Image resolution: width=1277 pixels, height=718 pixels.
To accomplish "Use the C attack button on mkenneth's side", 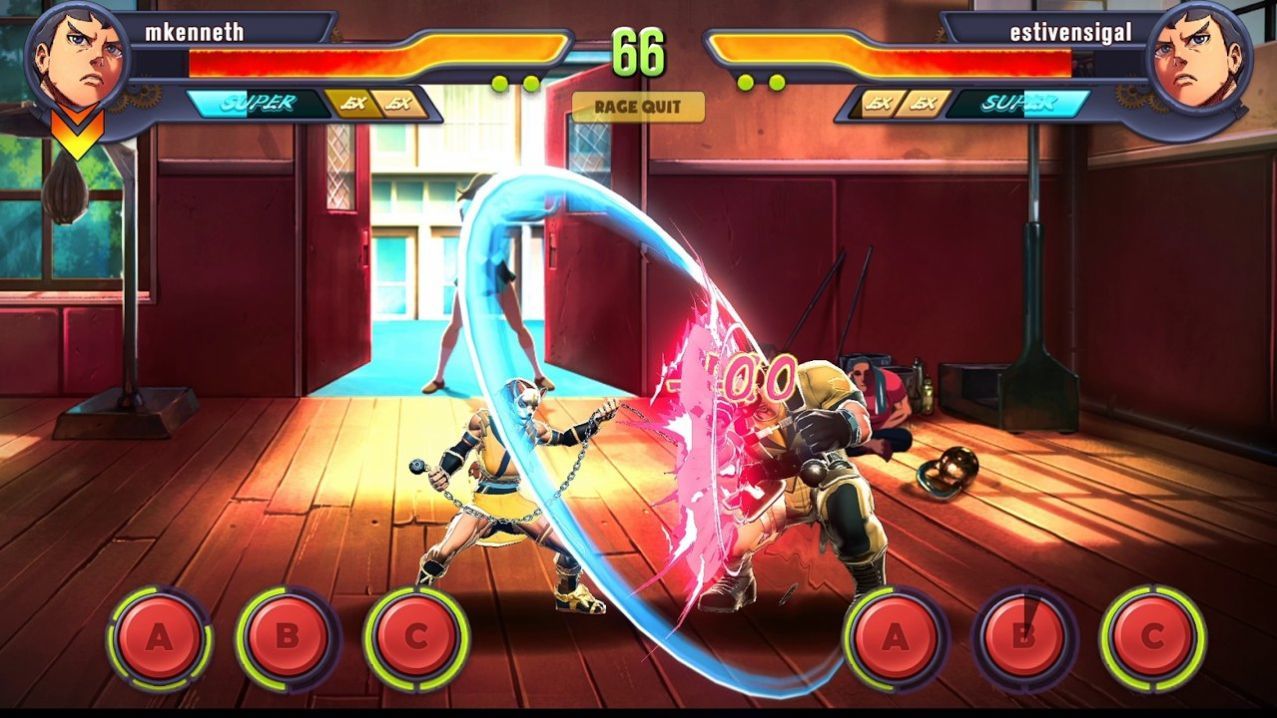I will (x=416, y=638).
